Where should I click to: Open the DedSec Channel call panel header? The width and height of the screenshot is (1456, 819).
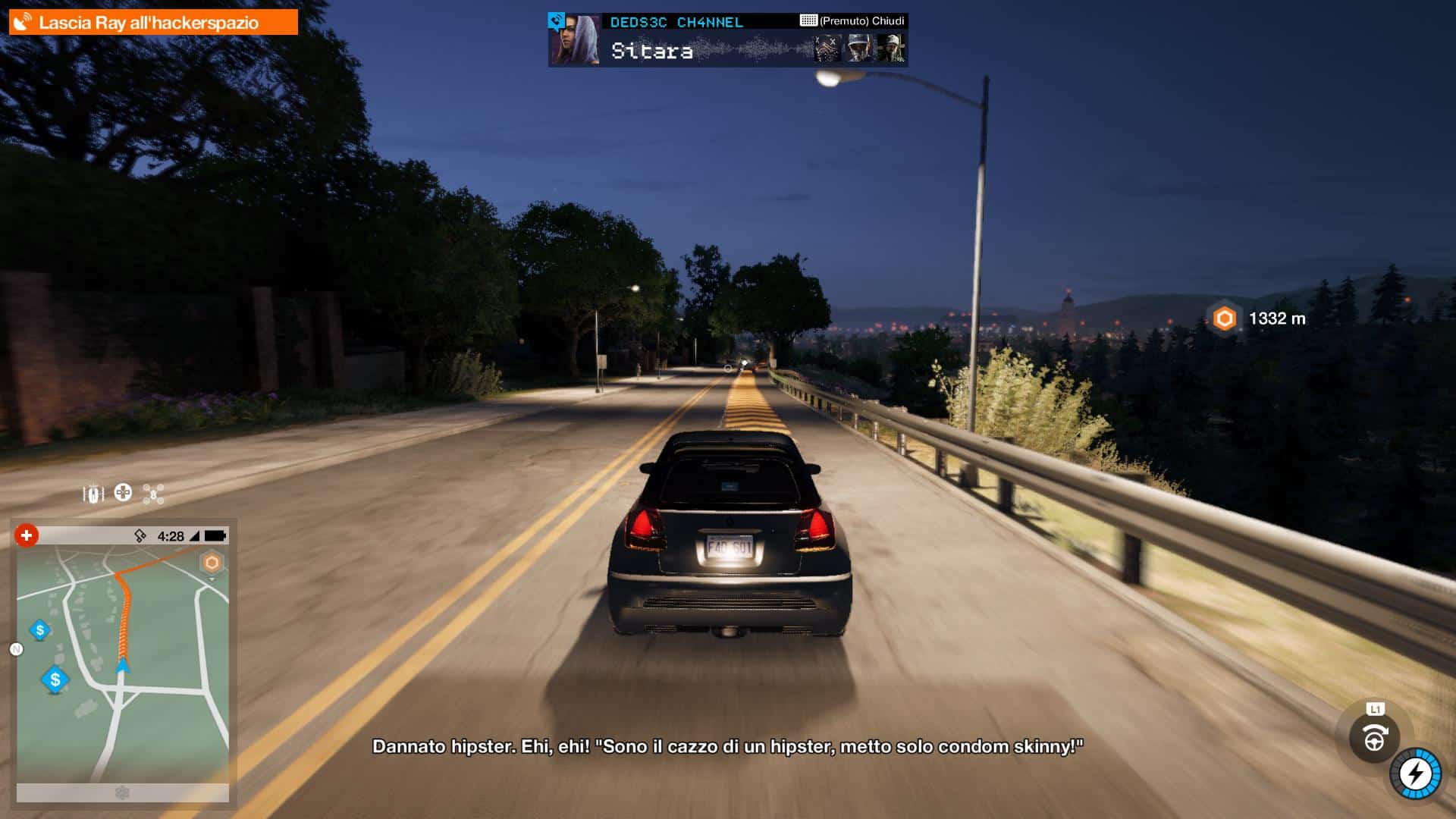coord(676,22)
